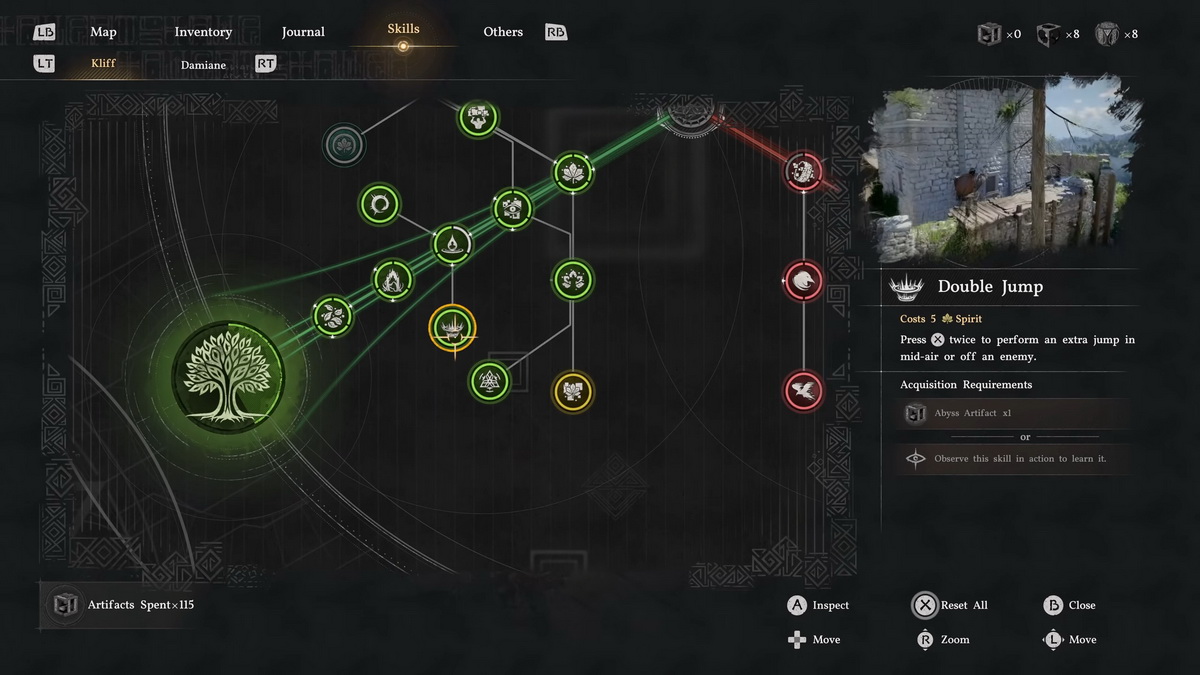Select the Damiane character sub-tab
The image size is (1200, 675).
point(203,65)
